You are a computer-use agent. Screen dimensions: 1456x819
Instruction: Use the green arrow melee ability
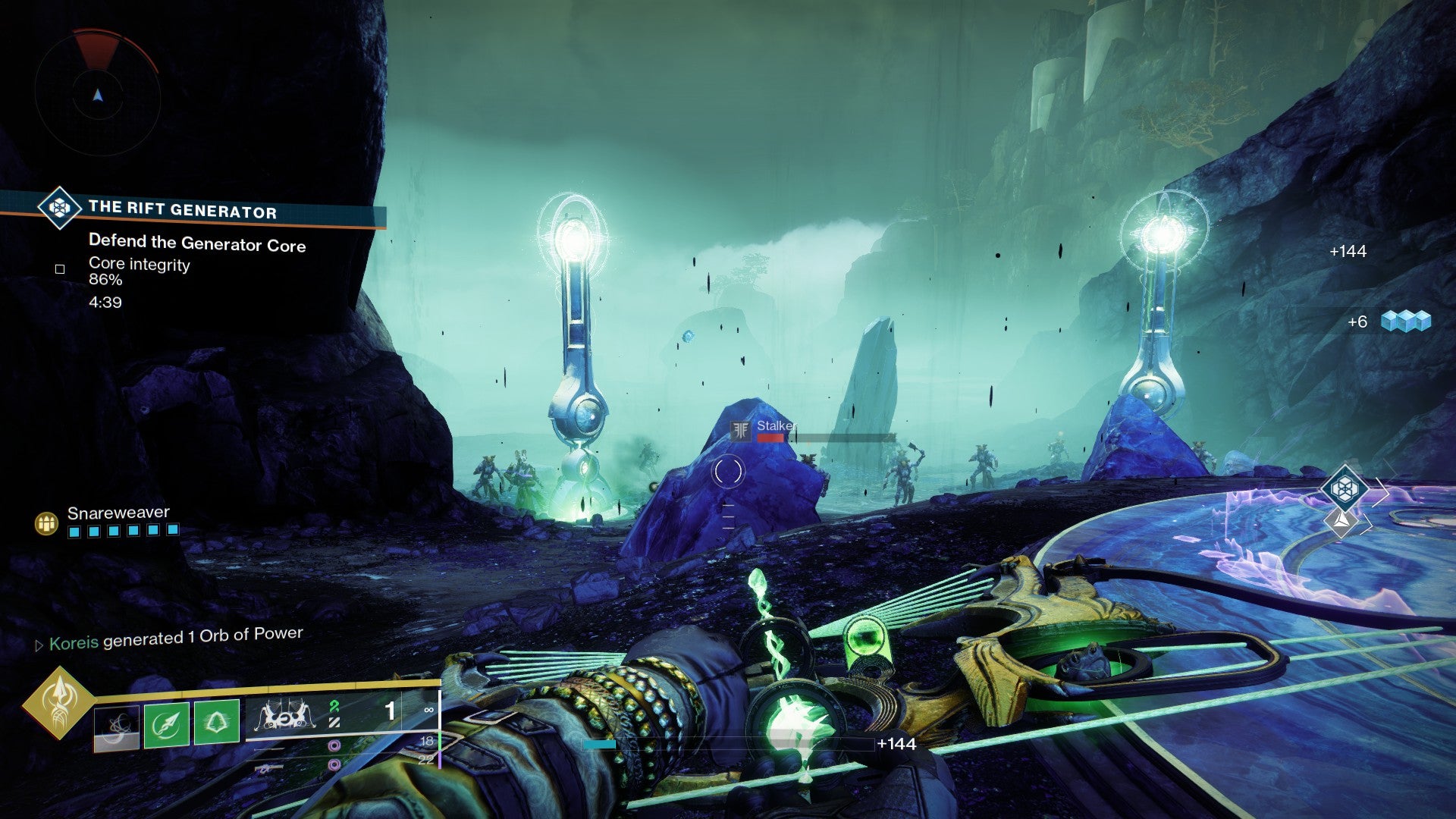click(167, 725)
